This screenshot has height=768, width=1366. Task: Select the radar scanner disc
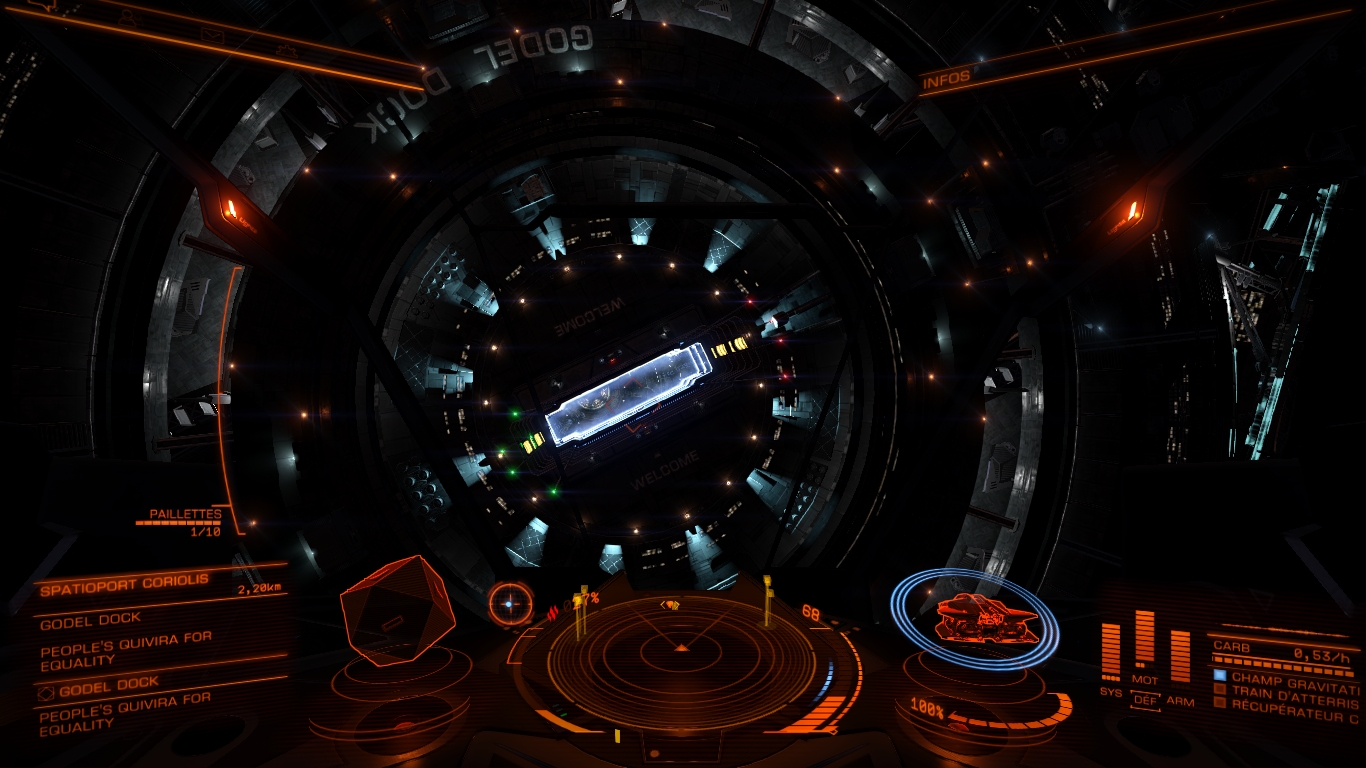[x=682, y=652]
